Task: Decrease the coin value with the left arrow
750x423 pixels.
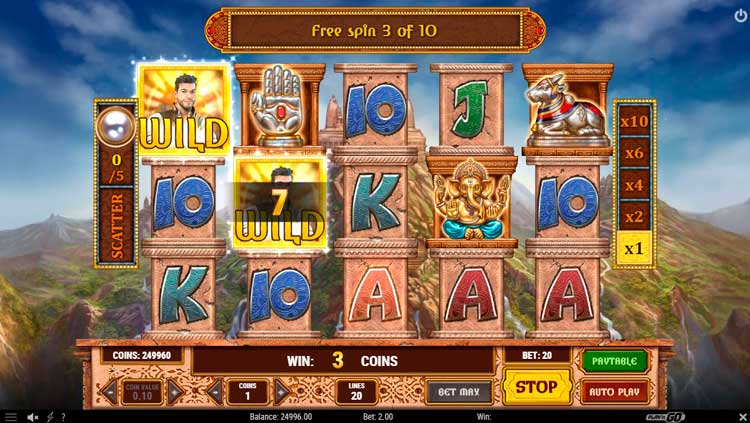Action: pos(109,392)
